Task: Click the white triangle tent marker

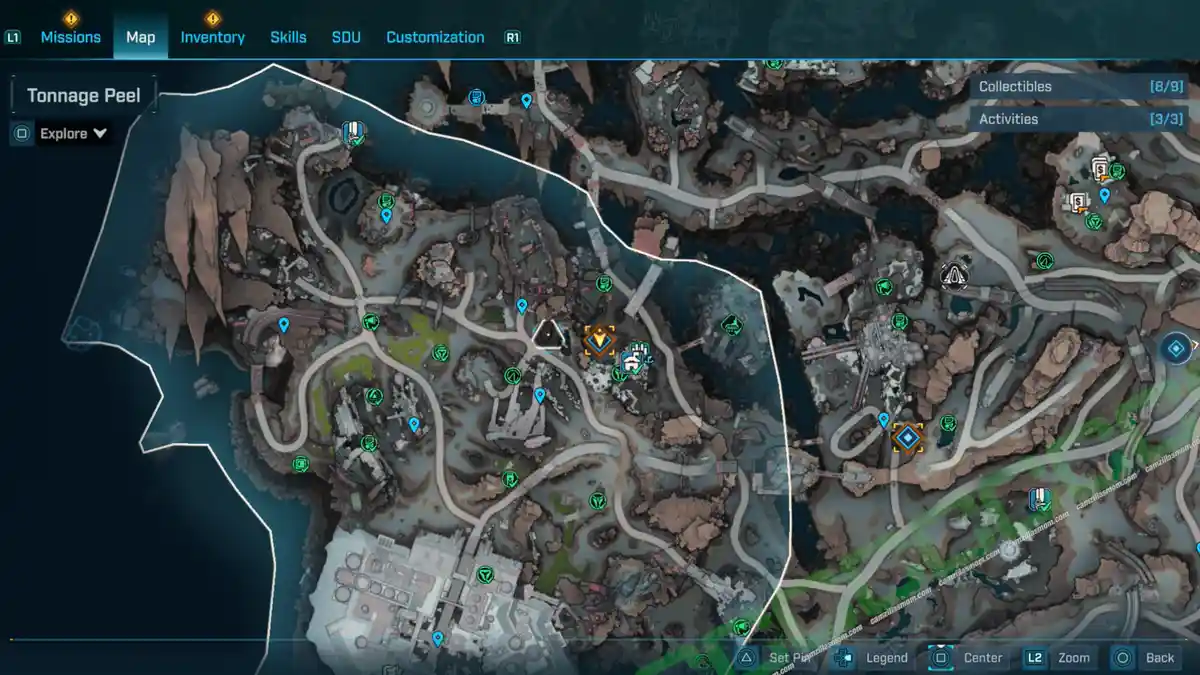Action: coord(954,273)
